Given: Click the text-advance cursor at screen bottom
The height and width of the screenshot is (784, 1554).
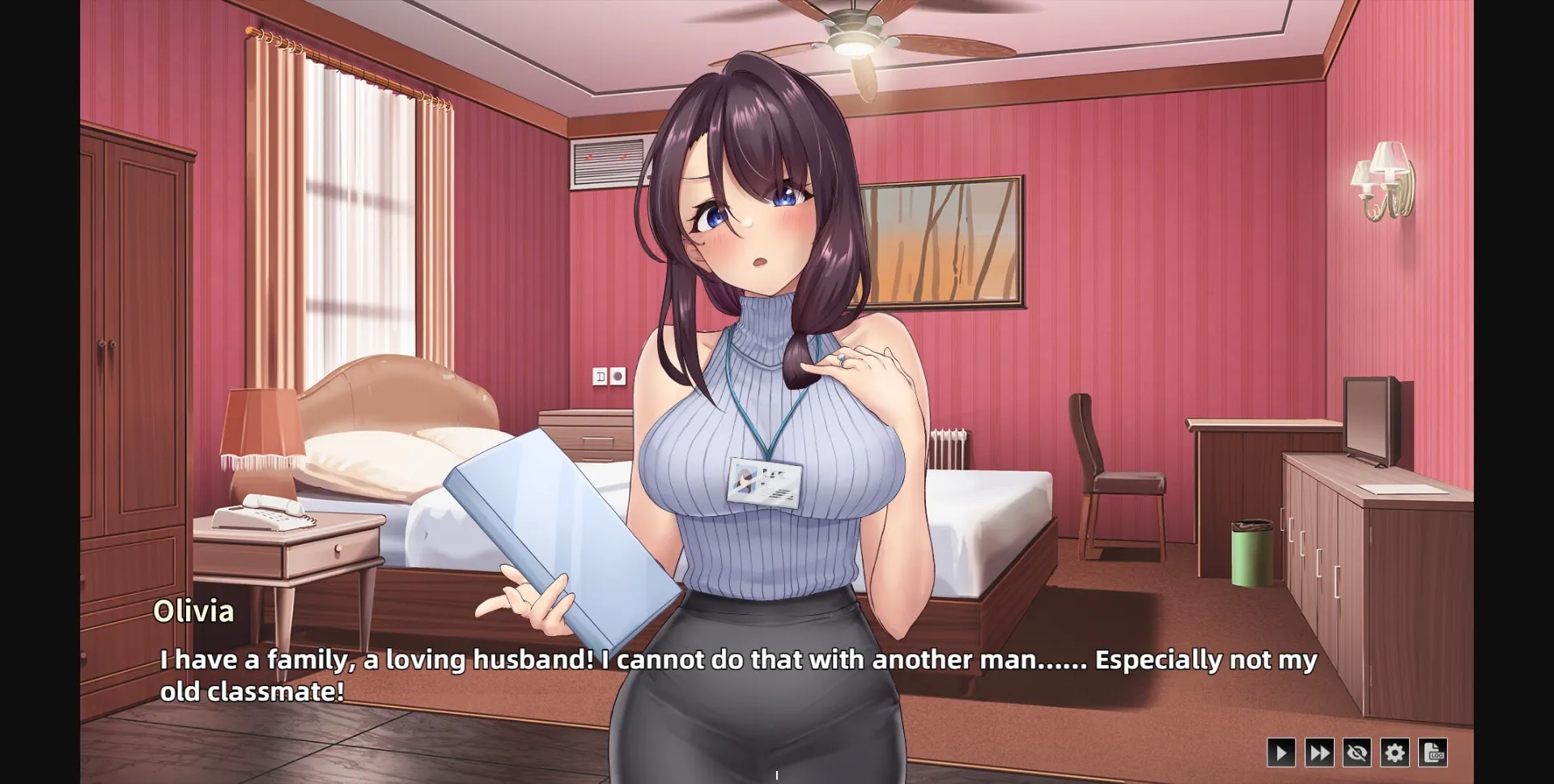Looking at the screenshot, I should click(776, 773).
